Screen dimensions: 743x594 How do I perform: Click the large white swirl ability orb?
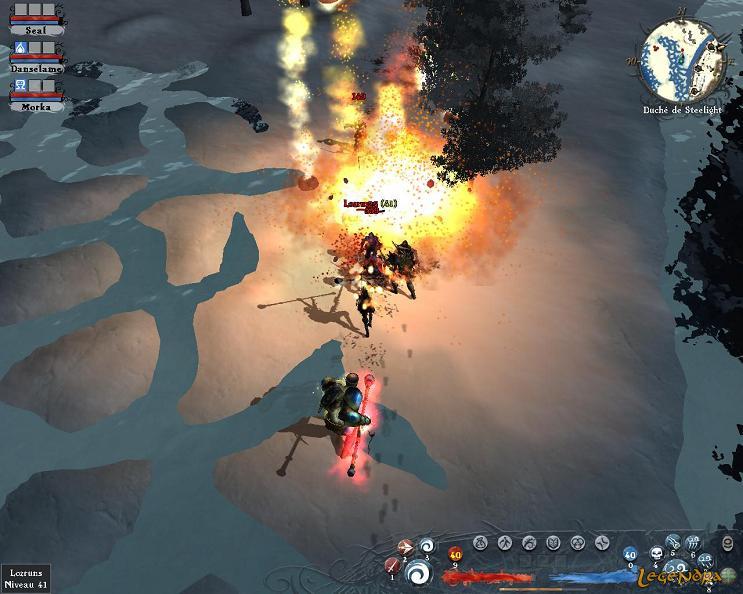420,572
